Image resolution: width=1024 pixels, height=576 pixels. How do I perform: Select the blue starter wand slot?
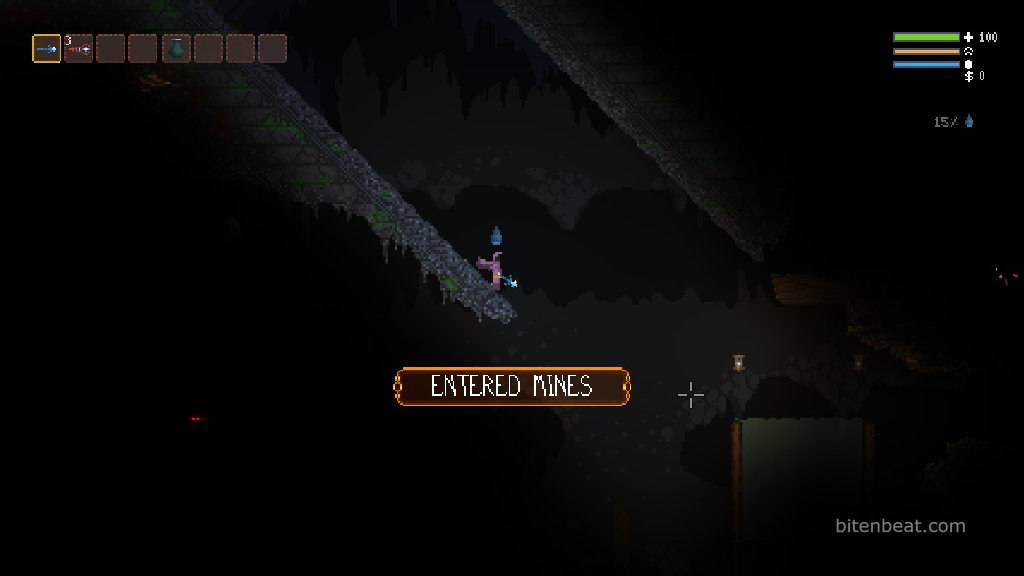click(47, 48)
